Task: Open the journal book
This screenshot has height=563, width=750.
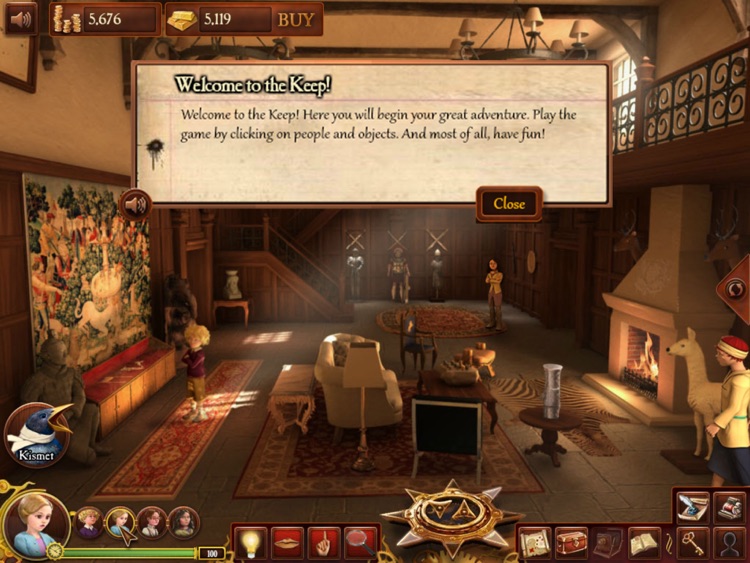Action: (644, 543)
